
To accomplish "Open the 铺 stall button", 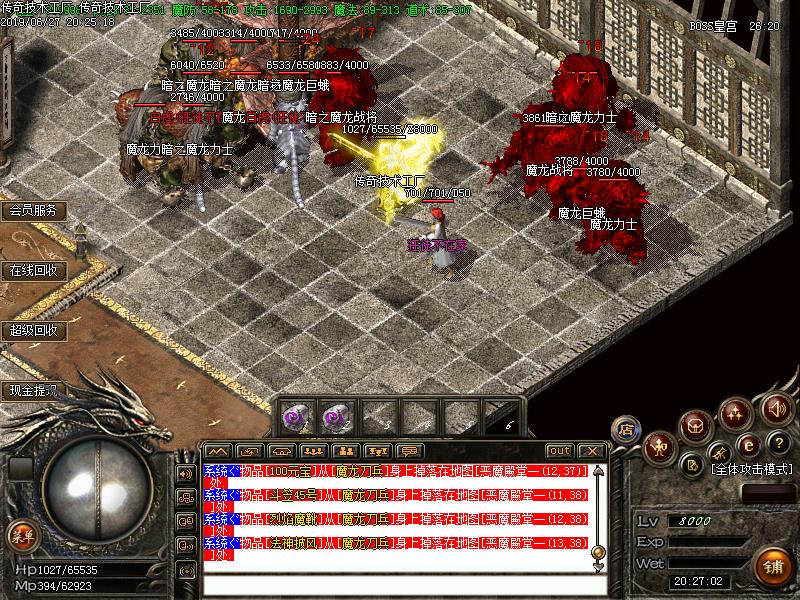I will pos(771,565).
